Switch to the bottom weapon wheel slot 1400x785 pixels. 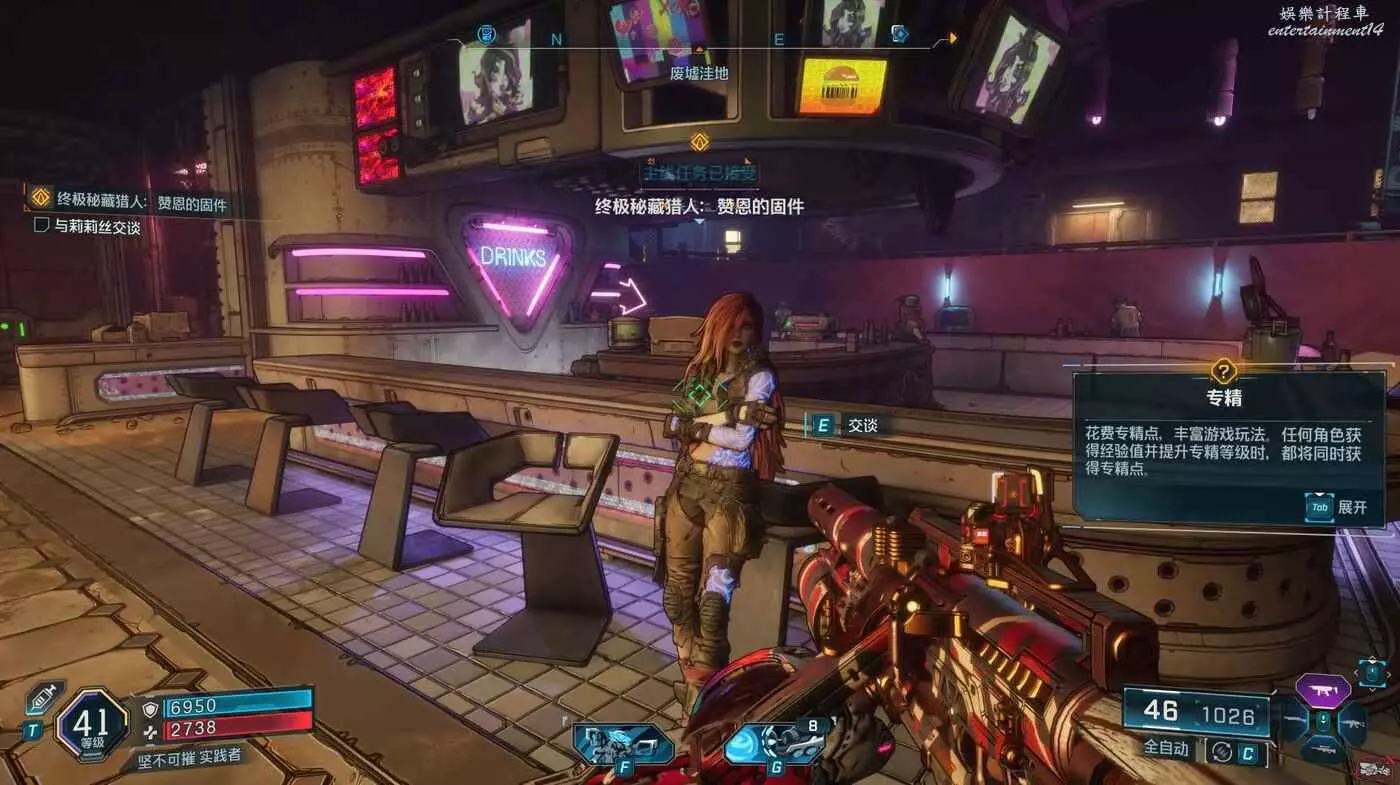pyautogui.click(x=1322, y=750)
